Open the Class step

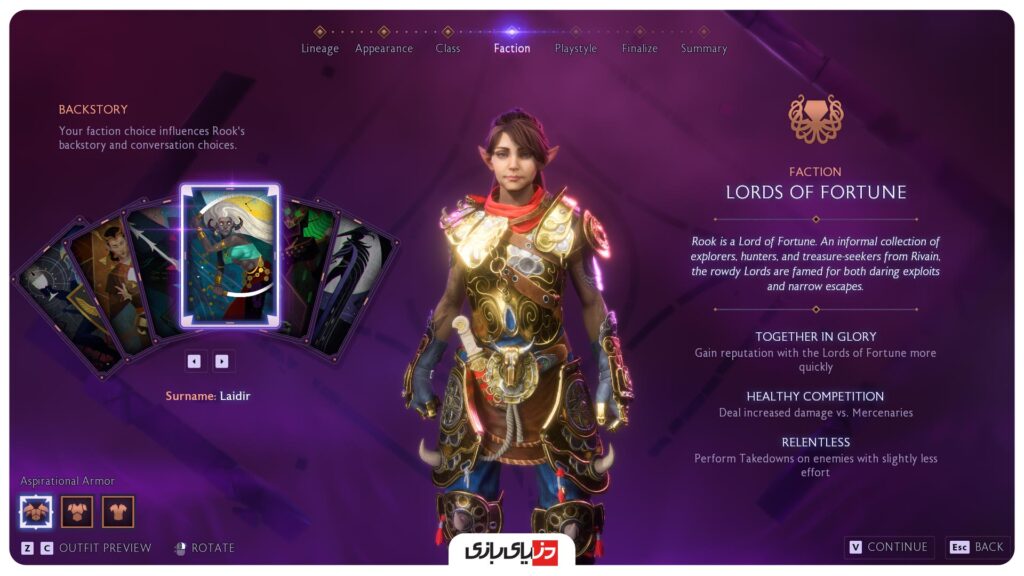(x=447, y=47)
